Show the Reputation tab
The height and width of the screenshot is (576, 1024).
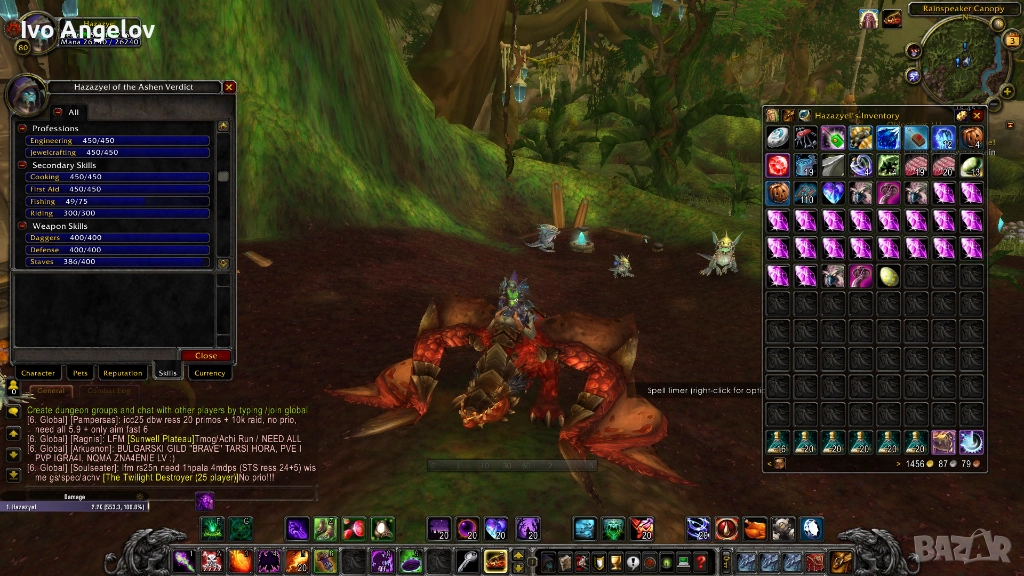click(x=123, y=373)
